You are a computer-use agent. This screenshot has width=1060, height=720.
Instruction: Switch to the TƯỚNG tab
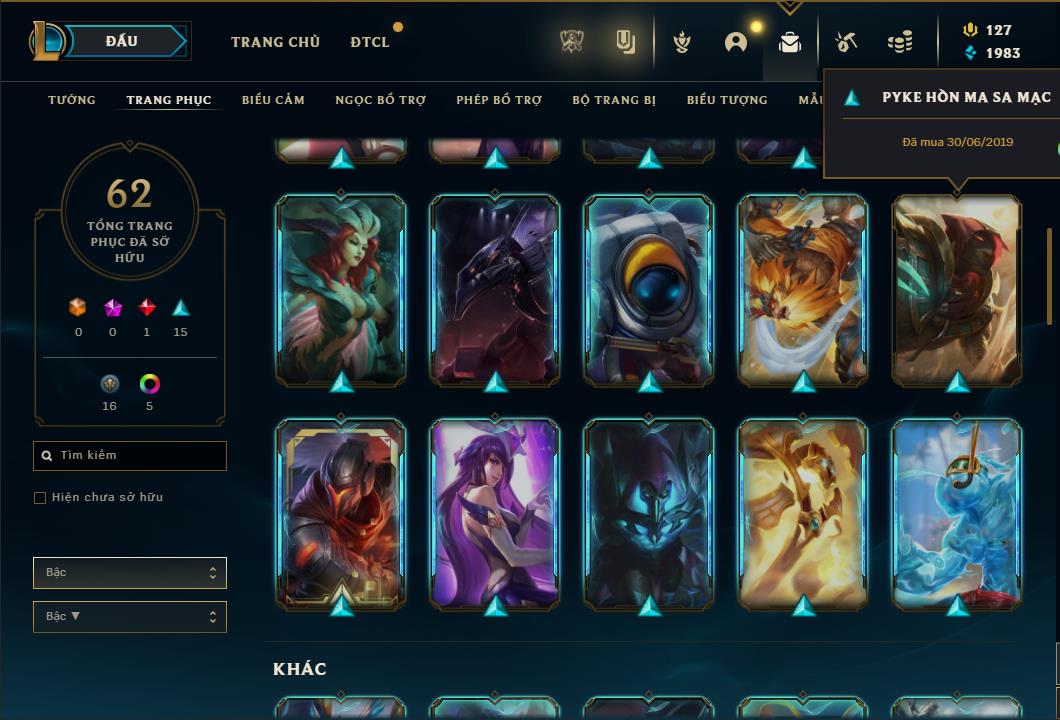click(x=72, y=100)
